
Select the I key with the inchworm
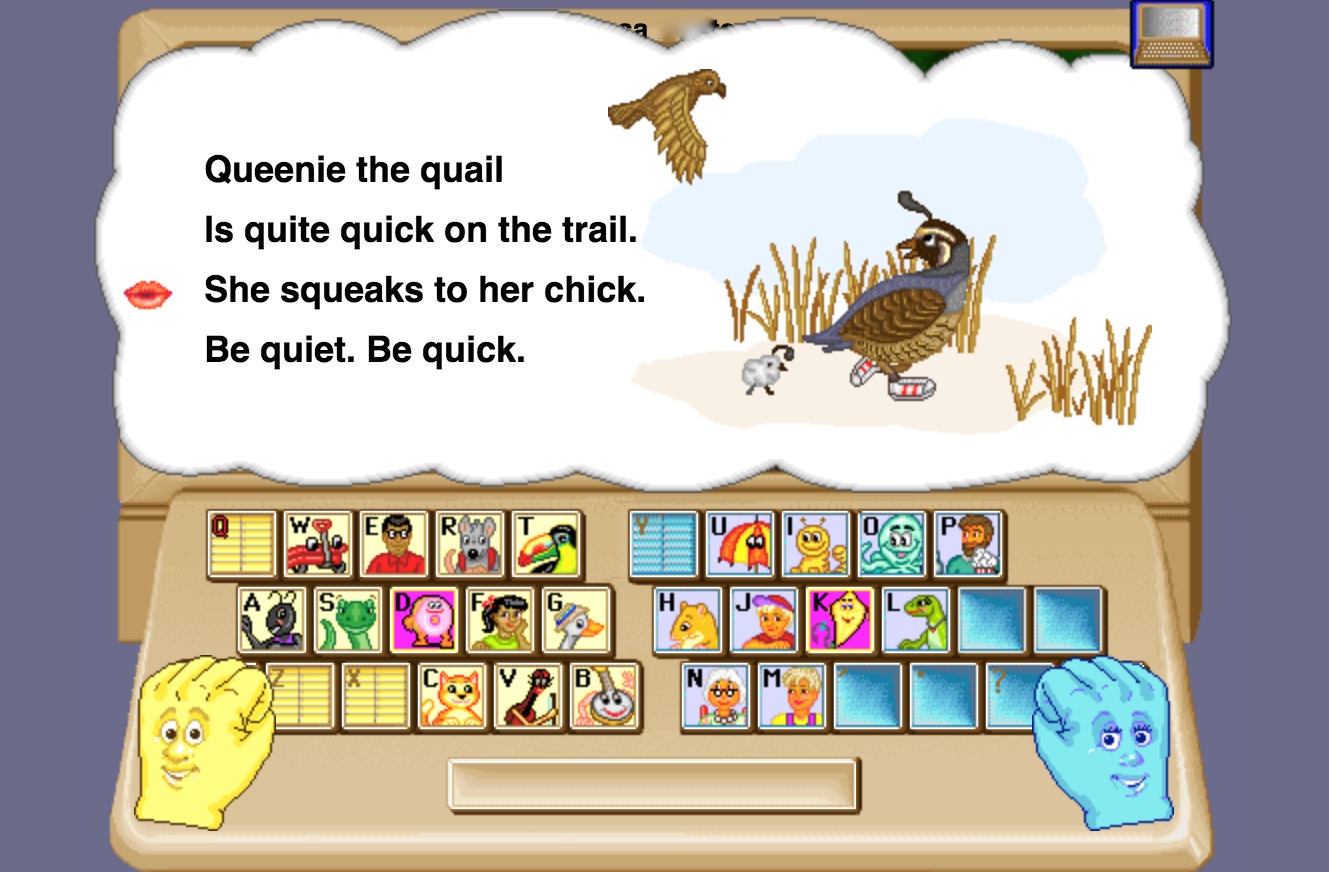814,545
